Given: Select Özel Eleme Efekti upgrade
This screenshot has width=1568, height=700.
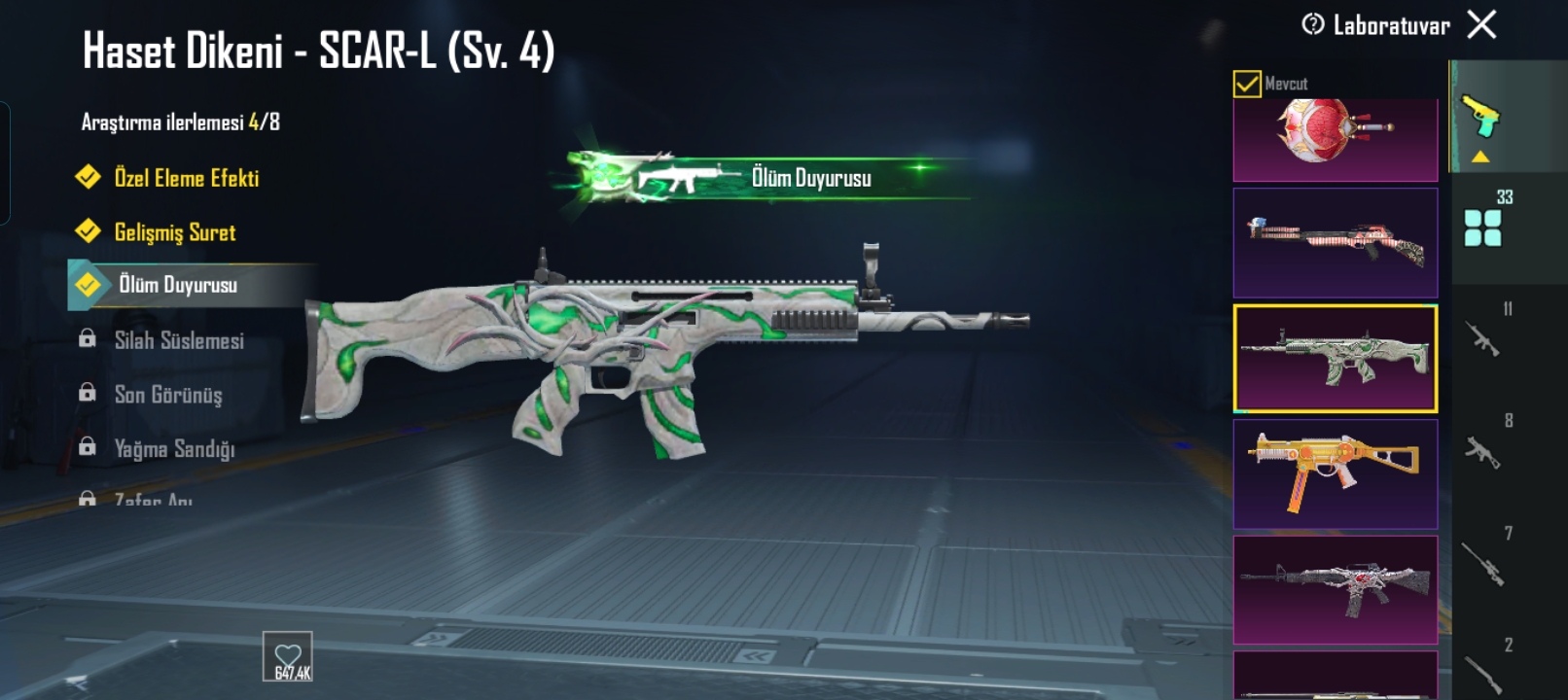Looking at the screenshot, I should pyautogui.click(x=186, y=178).
